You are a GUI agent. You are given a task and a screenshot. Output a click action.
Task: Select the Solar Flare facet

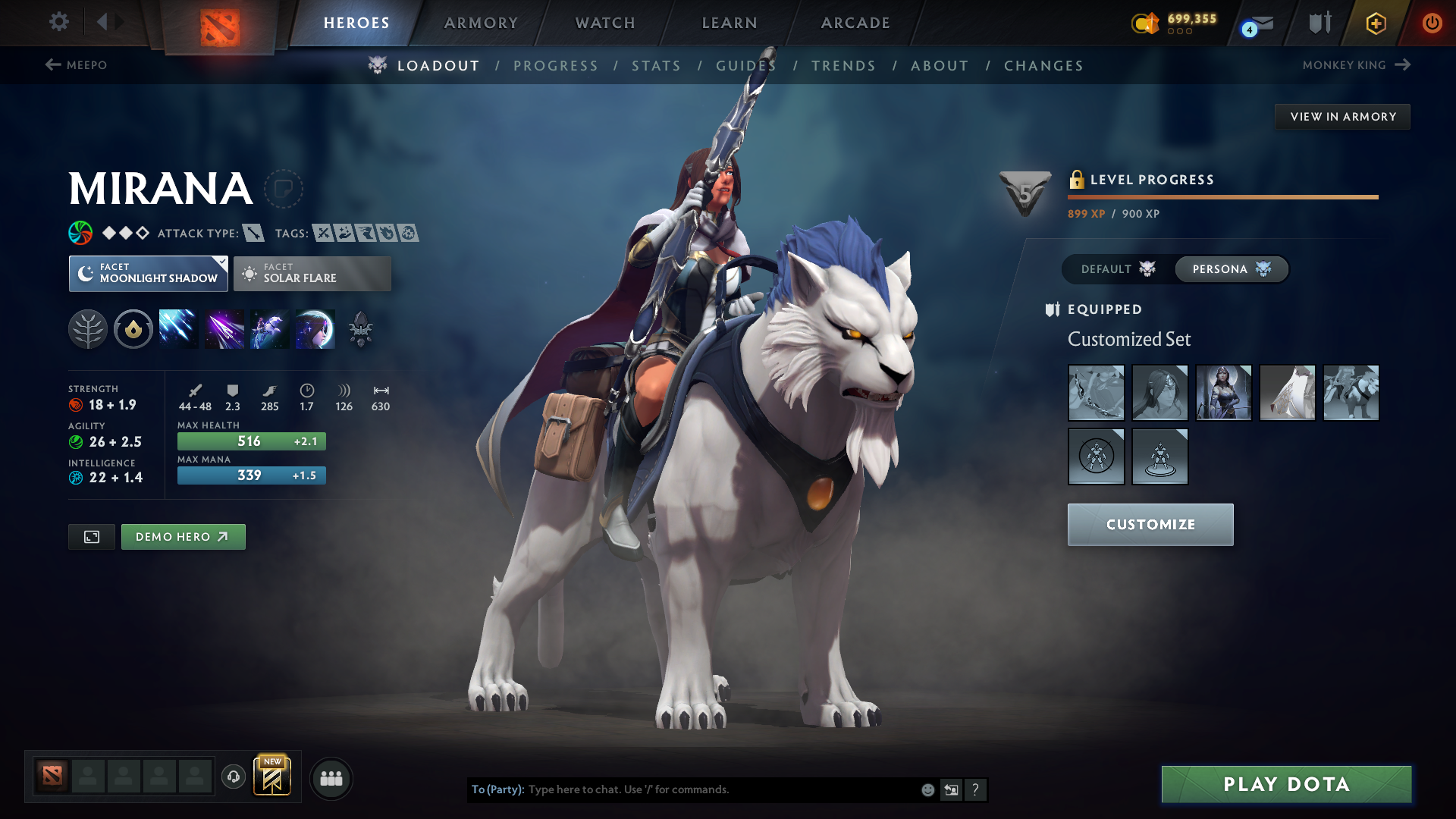click(312, 274)
